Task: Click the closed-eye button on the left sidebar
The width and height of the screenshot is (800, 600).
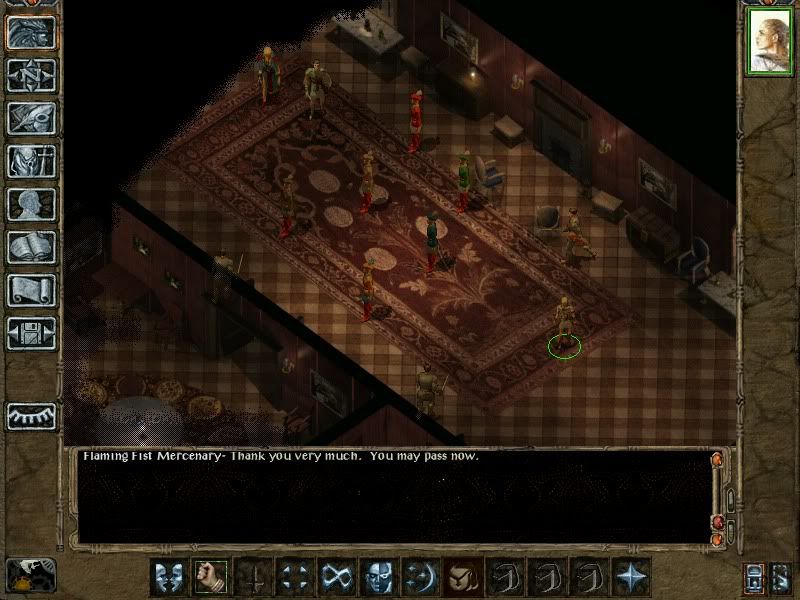Action: point(31,414)
